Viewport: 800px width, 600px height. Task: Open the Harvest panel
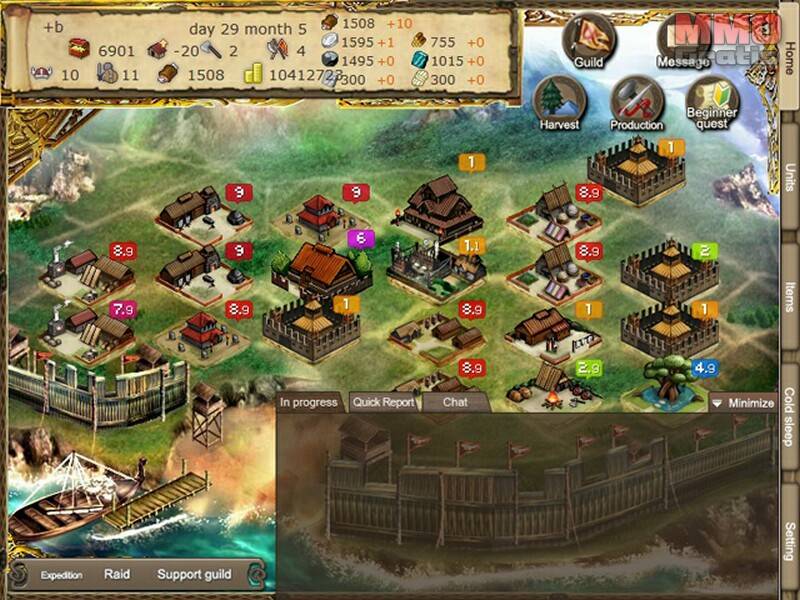point(559,103)
